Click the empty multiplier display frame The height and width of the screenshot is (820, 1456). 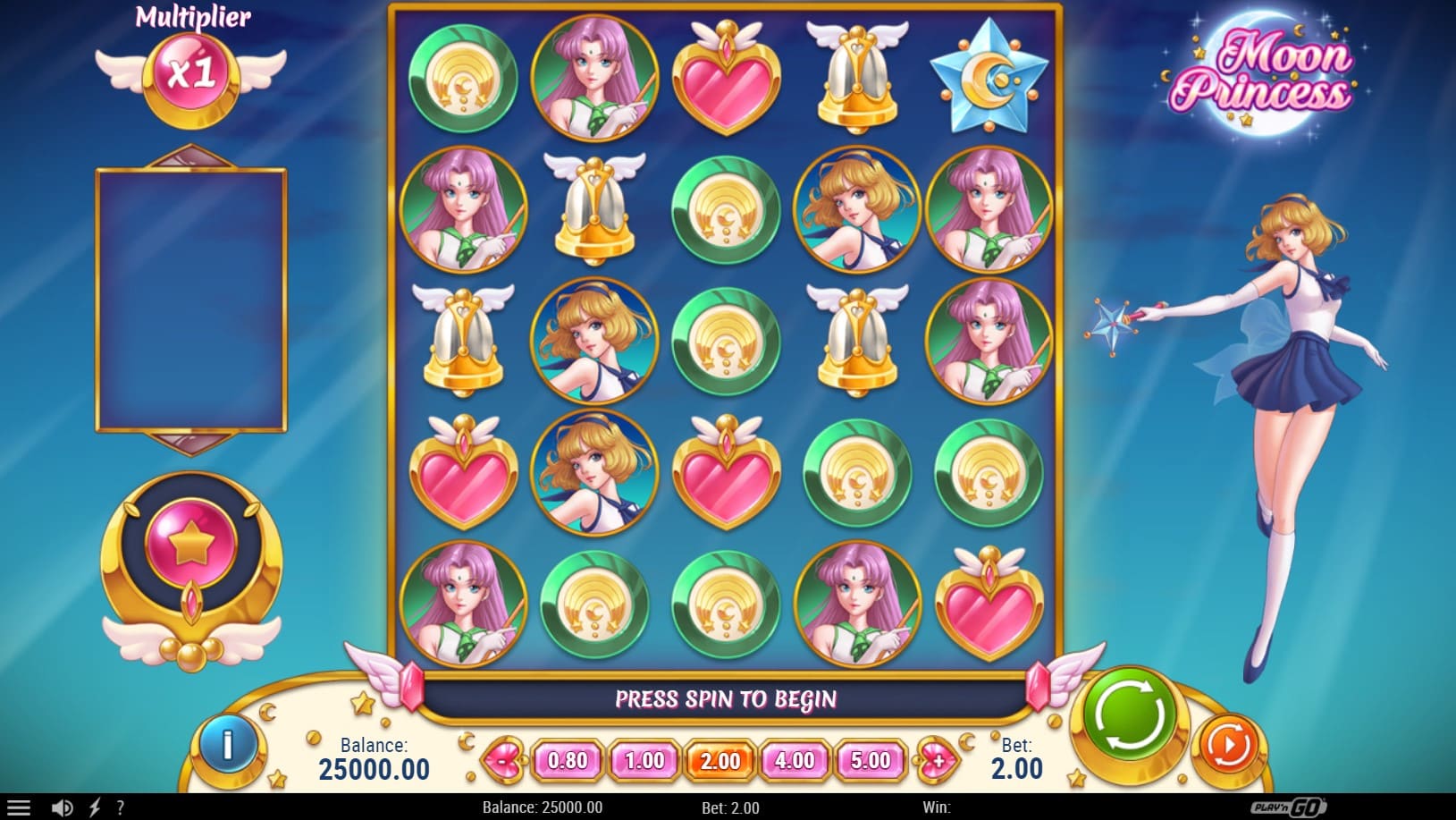(190, 297)
